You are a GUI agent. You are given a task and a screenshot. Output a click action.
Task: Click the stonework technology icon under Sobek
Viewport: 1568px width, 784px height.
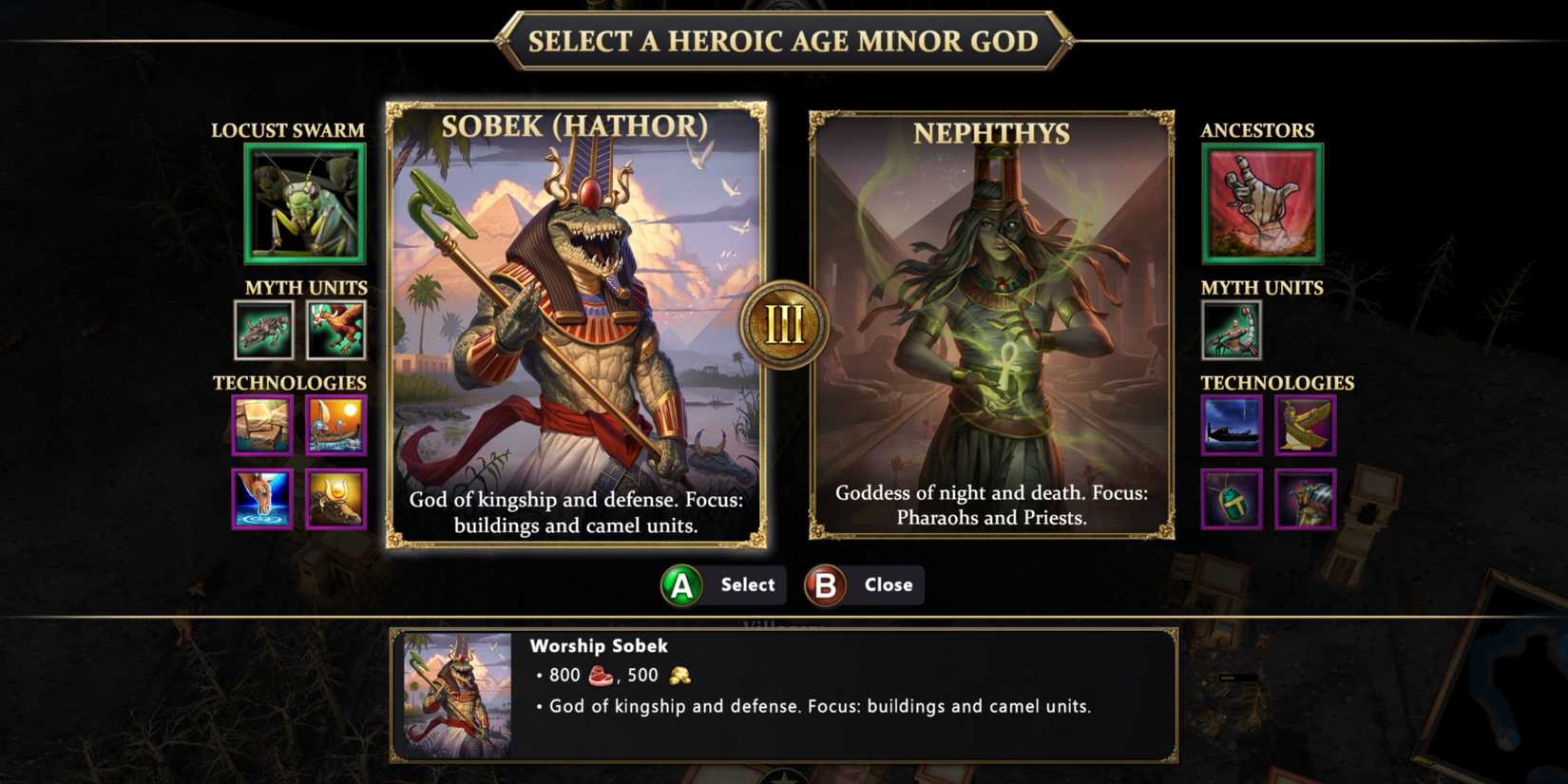click(x=261, y=425)
